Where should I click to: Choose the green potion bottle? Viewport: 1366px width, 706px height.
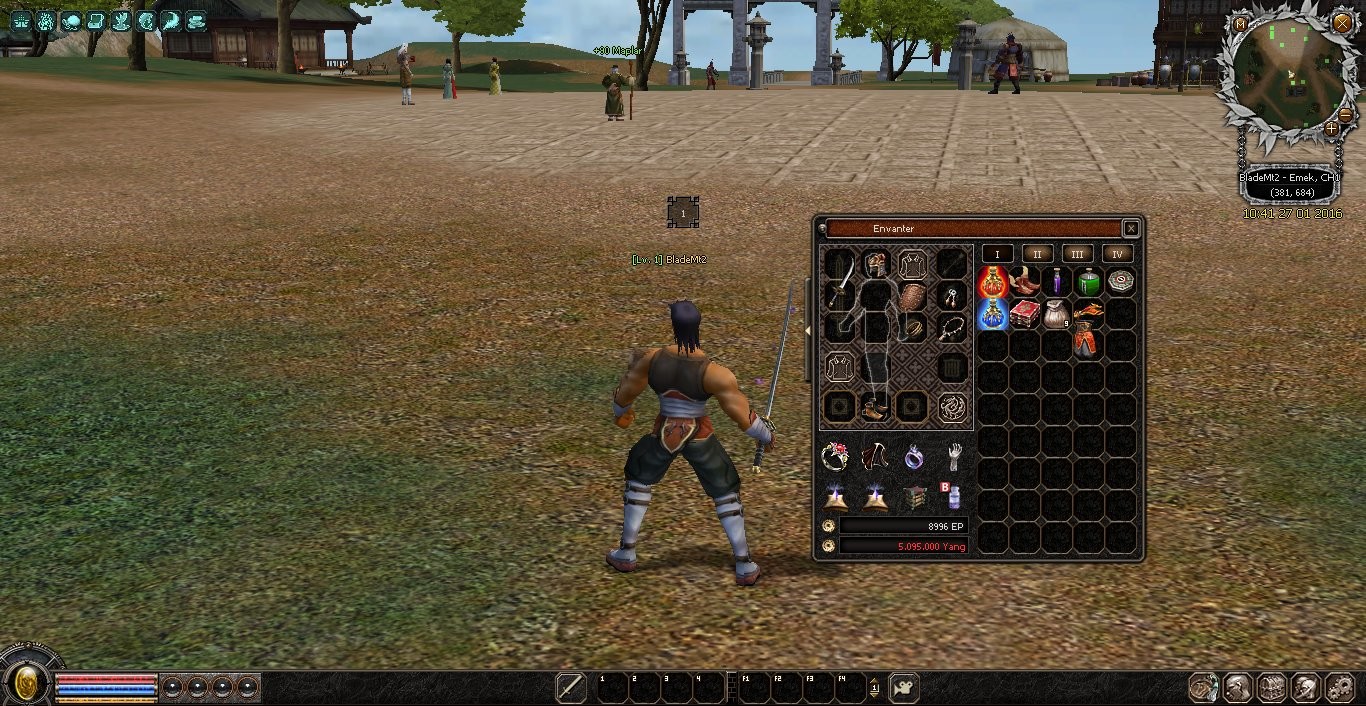[x=1089, y=283]
